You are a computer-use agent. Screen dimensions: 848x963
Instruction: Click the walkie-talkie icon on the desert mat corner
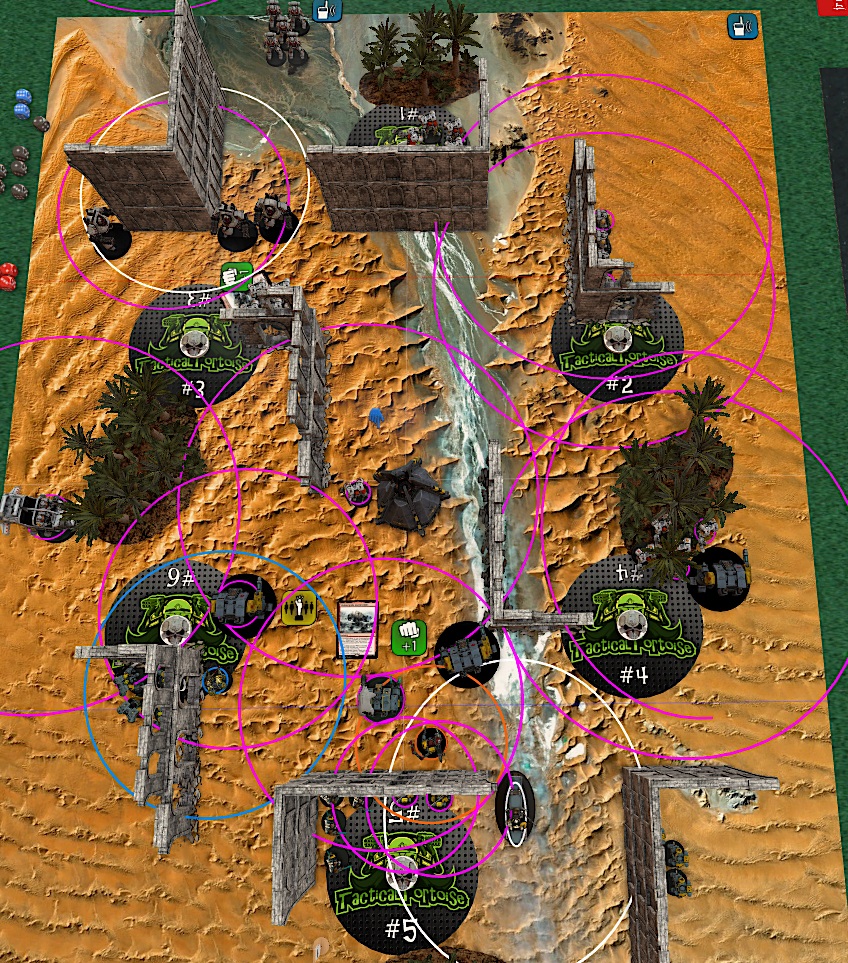pyautogui.click(x=738, y=26)
